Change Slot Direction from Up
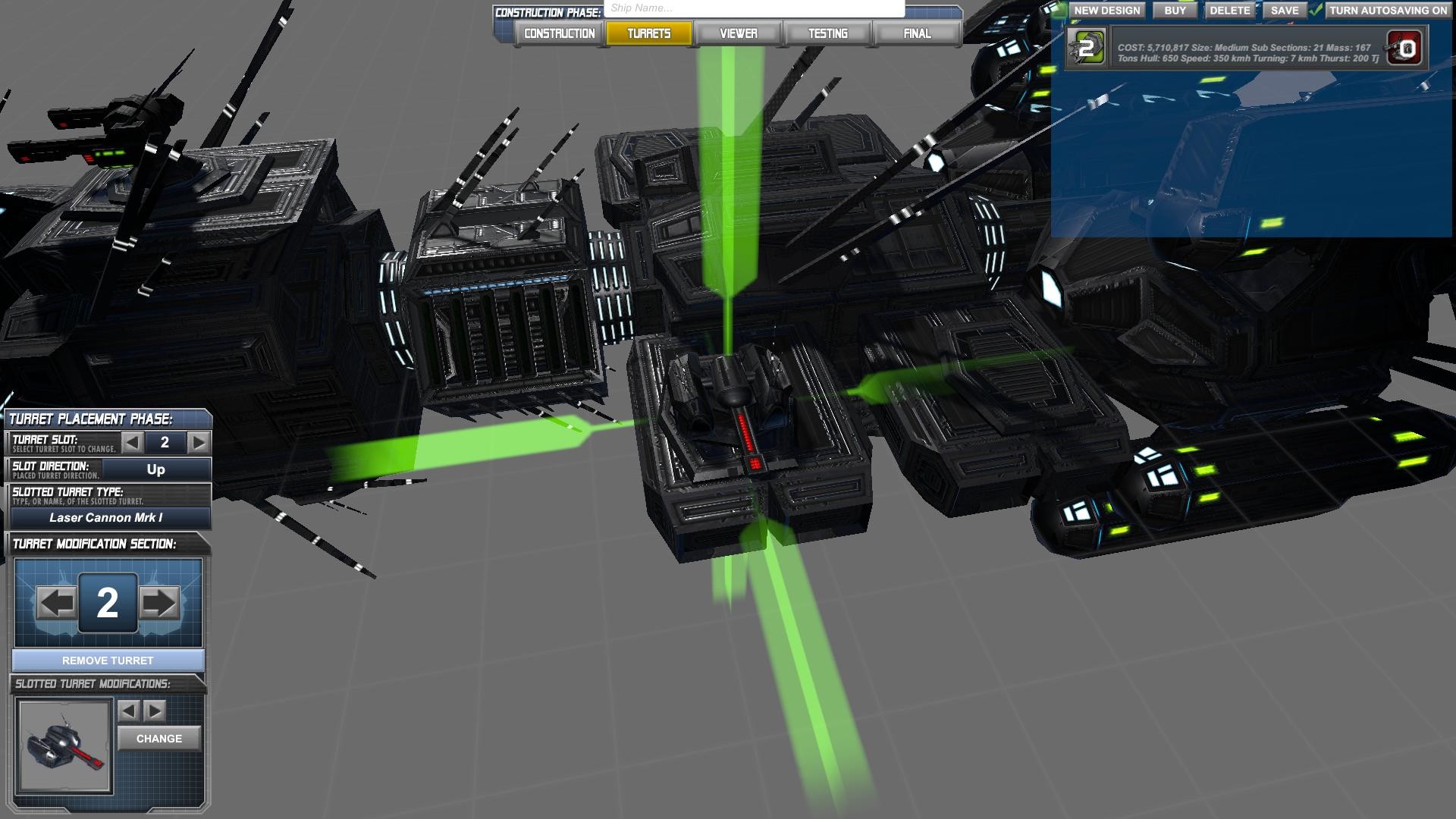Image resolution: width=1456 pixels, height=819 pixels. click(x=155, y=469)
